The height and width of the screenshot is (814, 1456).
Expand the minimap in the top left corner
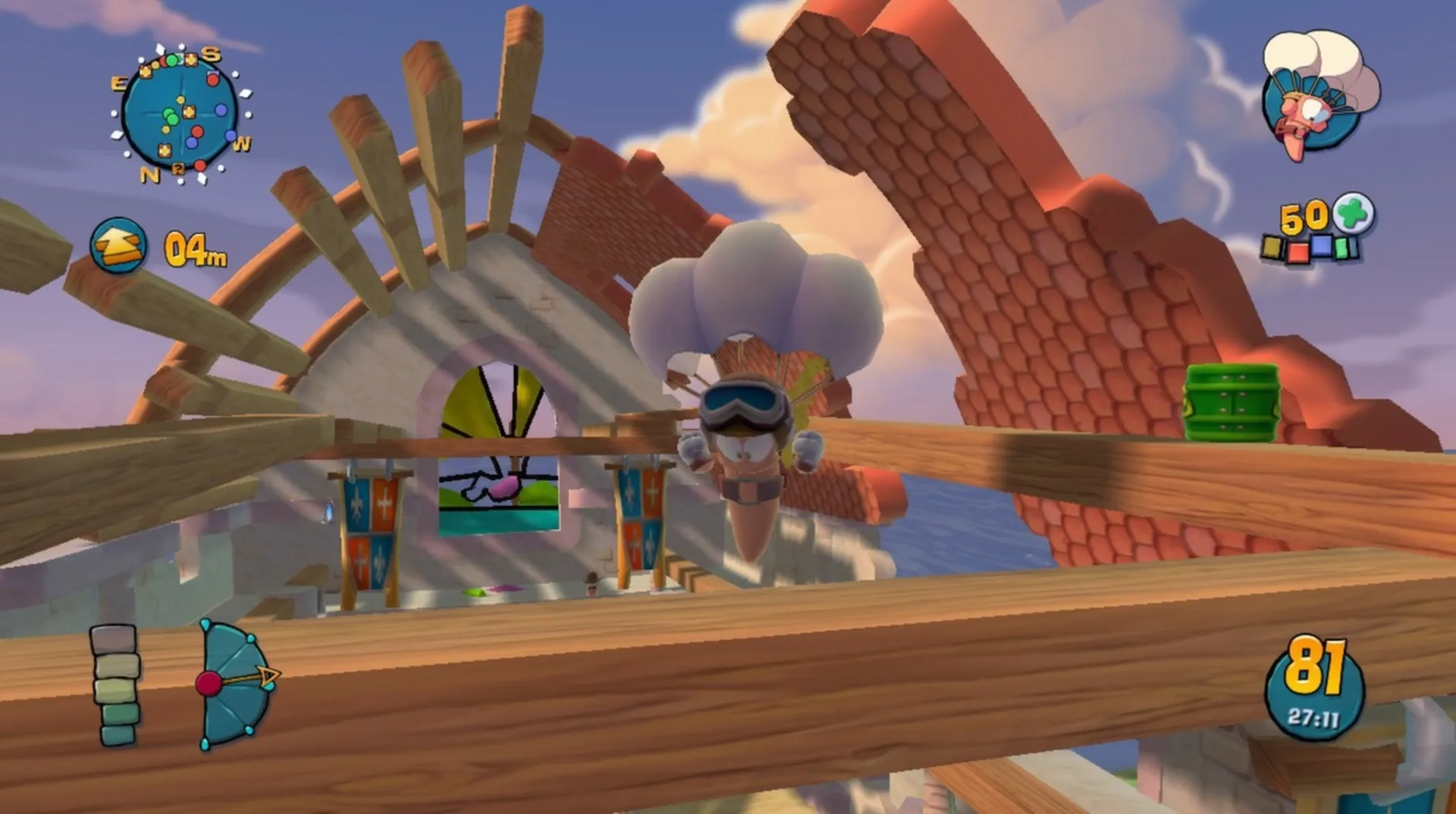click(x=178, y=114)
